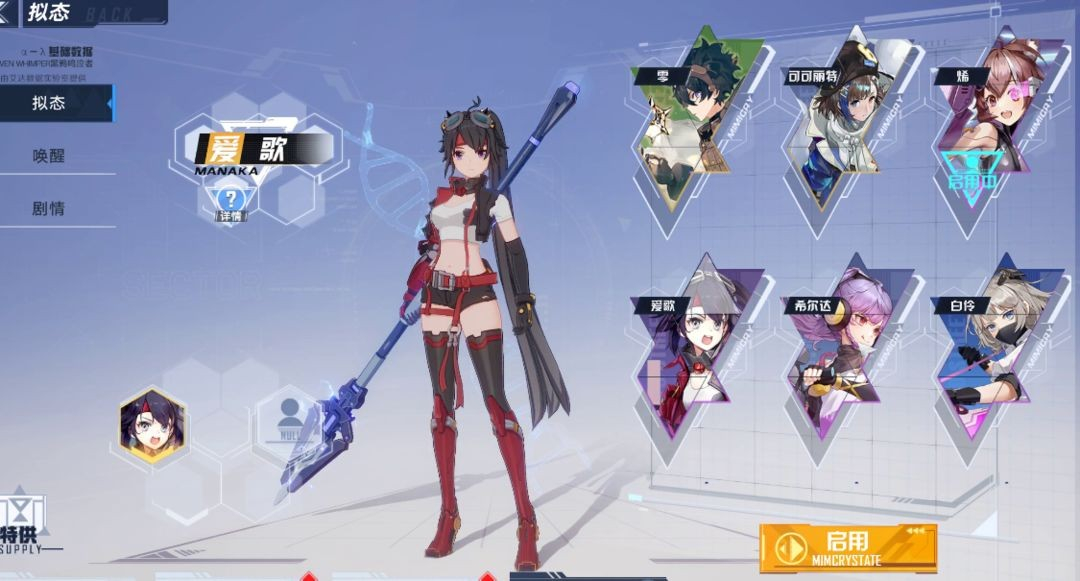The width and height of the screenshot is (1080, 581).
Task: Select the 拟态 tab in the sidebar
Action: (x=50, y=103)
